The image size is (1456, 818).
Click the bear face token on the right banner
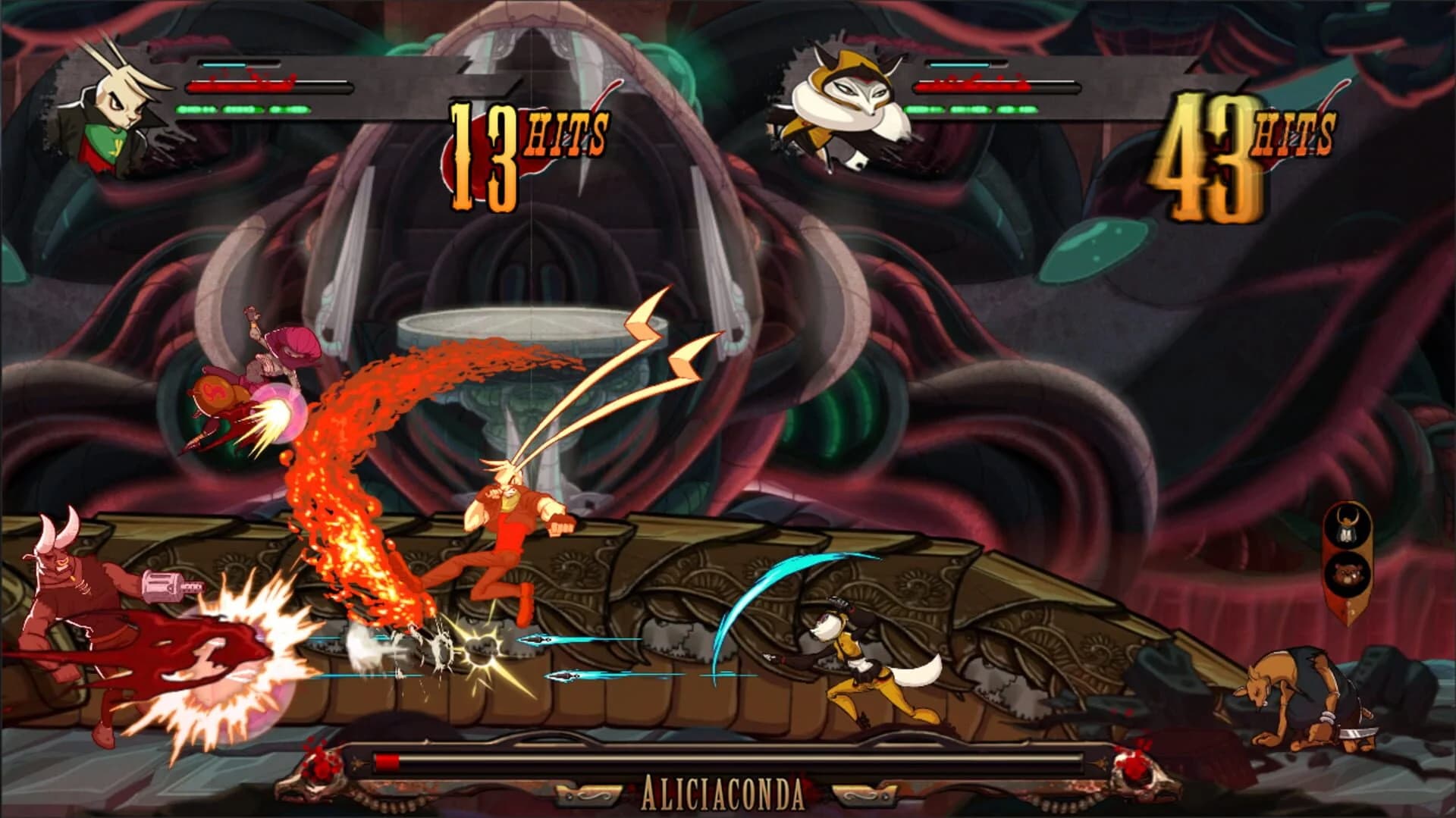1349,575
